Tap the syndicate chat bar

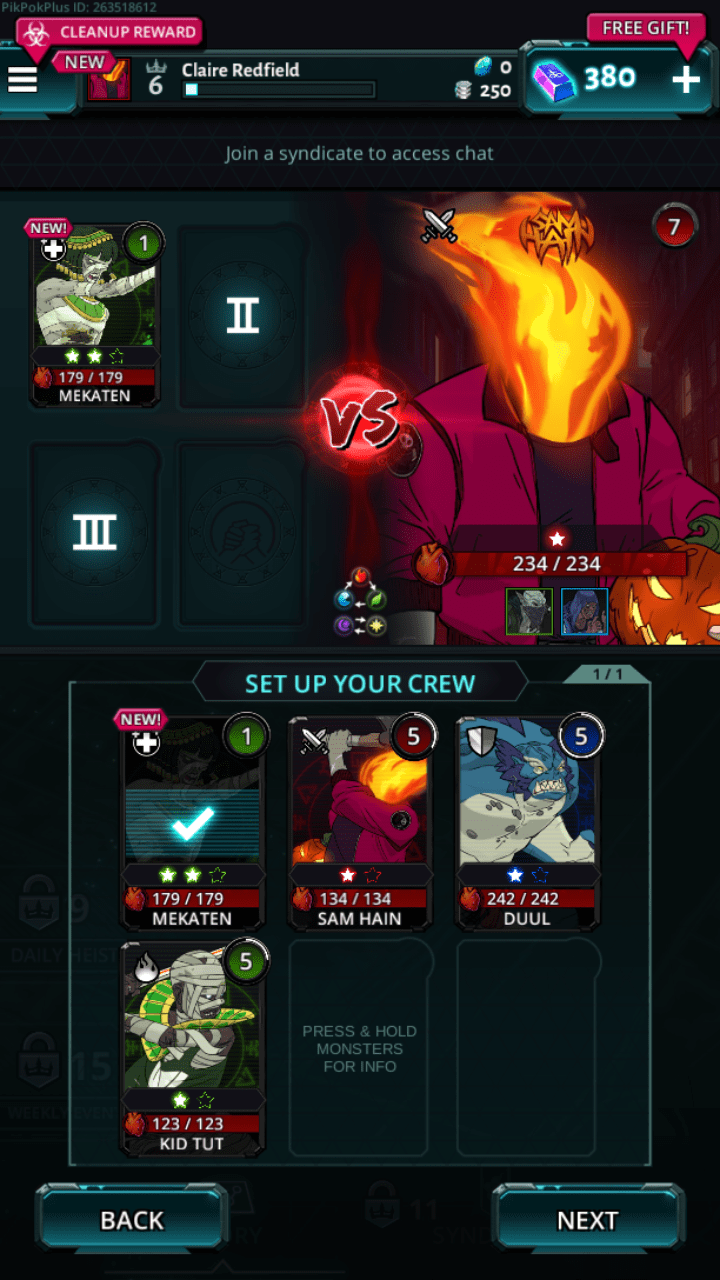pyautogui.click(x=360, y=154)
